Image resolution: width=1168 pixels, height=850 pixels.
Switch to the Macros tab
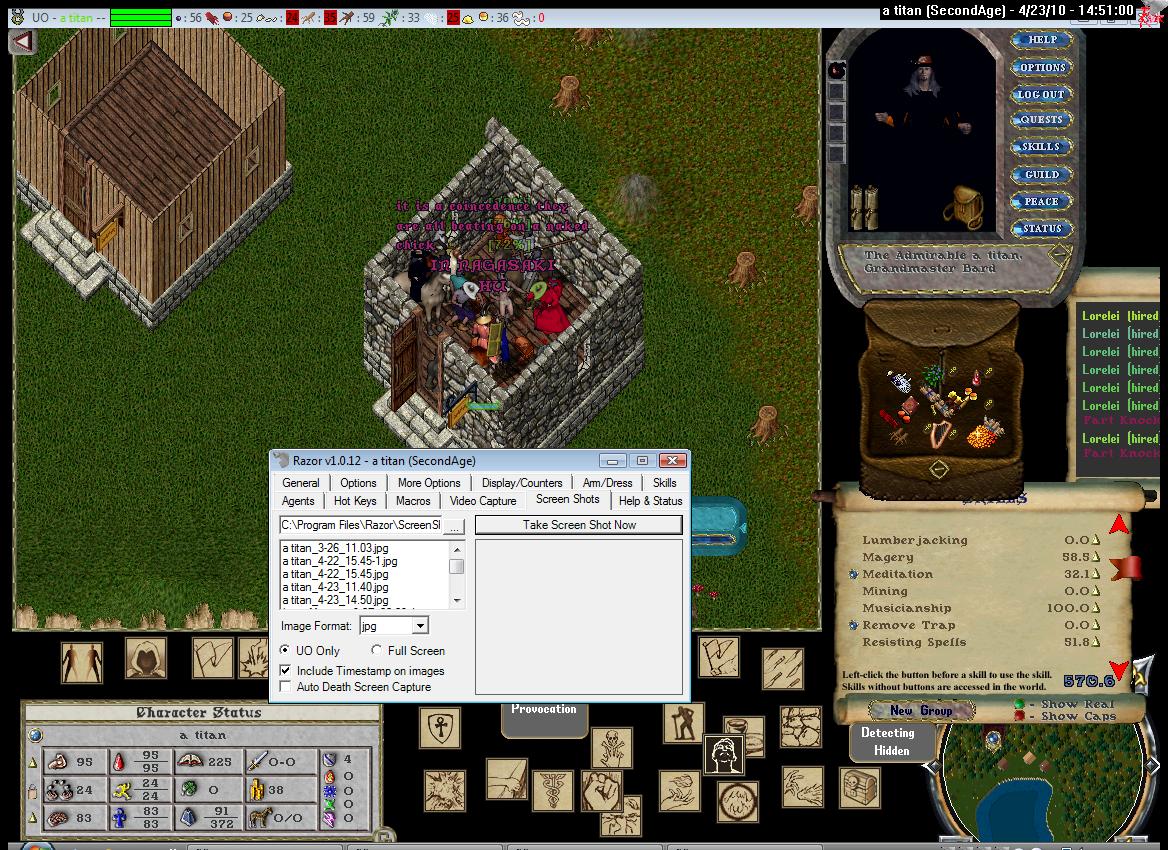[x=413, y=501]
